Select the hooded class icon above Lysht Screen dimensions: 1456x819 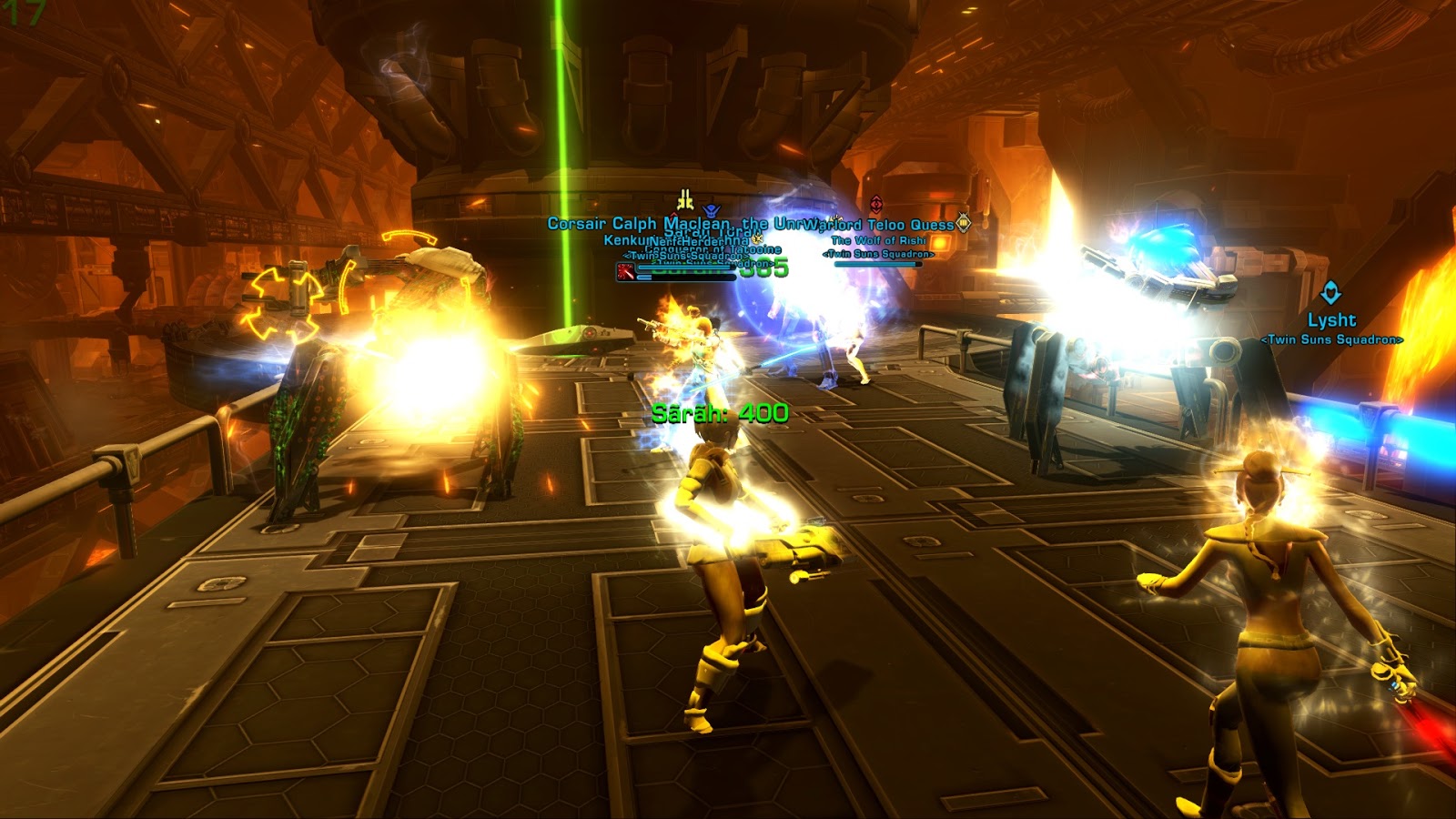click(1330, 292)
